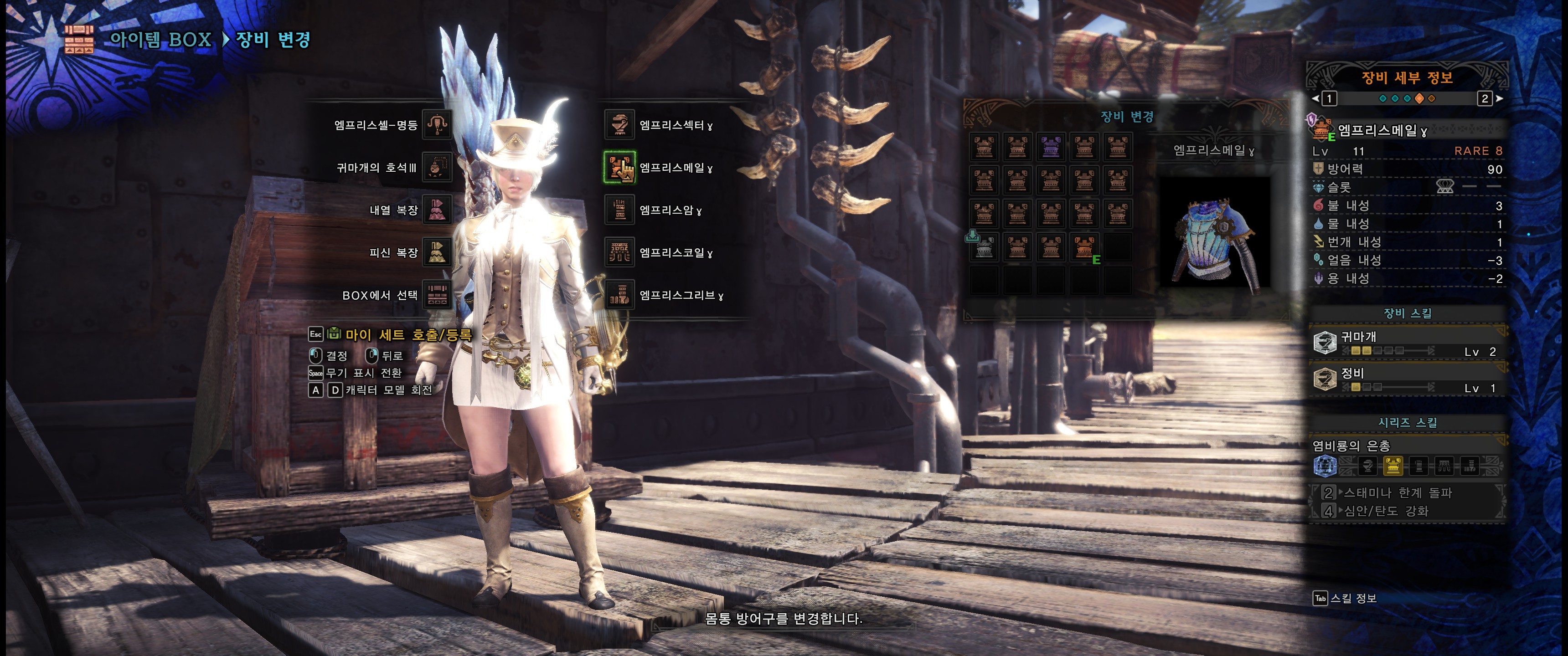Pick the purple chest armor in the grid
Screen dimensions: 1568x656
point(1051,147)
